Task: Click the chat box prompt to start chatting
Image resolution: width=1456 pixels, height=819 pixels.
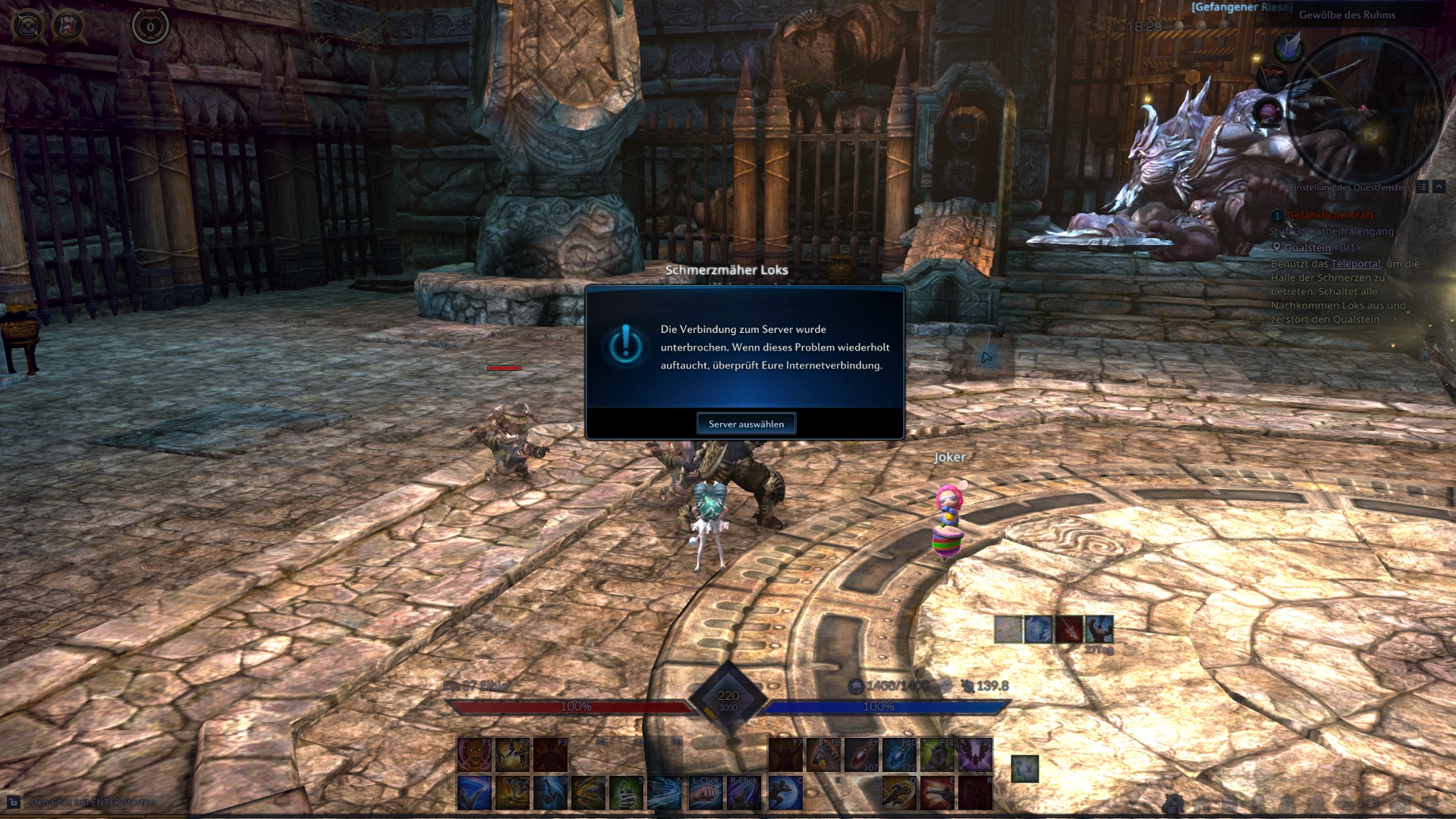Action: pyautogui.click(x=93, y=802)
